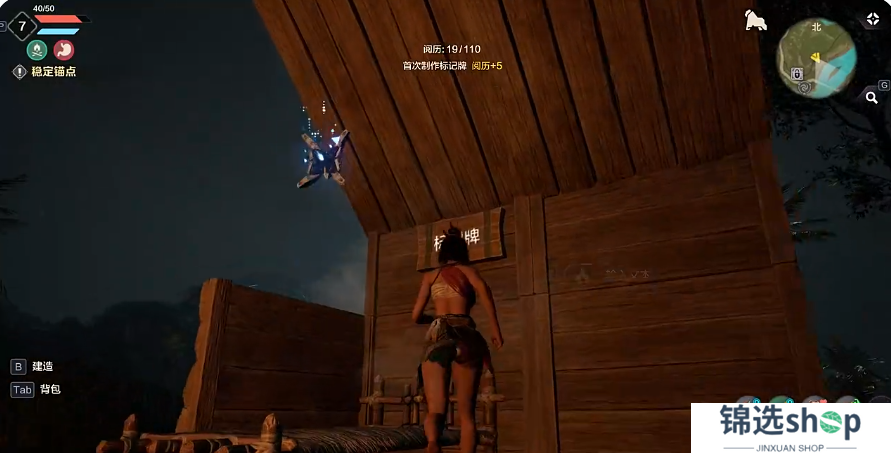Screen dimensions: 891x453
Task: Open the circular minimap
Action: click(815, 57)
